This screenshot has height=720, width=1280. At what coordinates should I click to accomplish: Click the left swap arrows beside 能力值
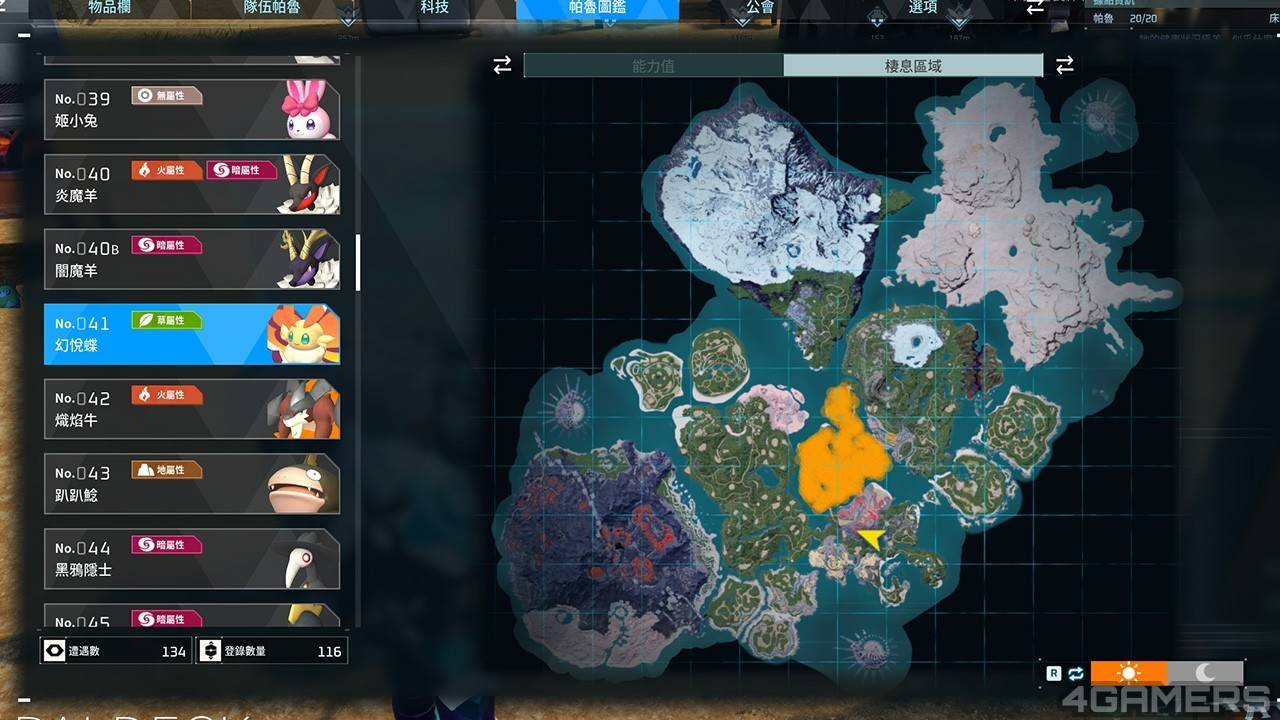tap(502, 66)
